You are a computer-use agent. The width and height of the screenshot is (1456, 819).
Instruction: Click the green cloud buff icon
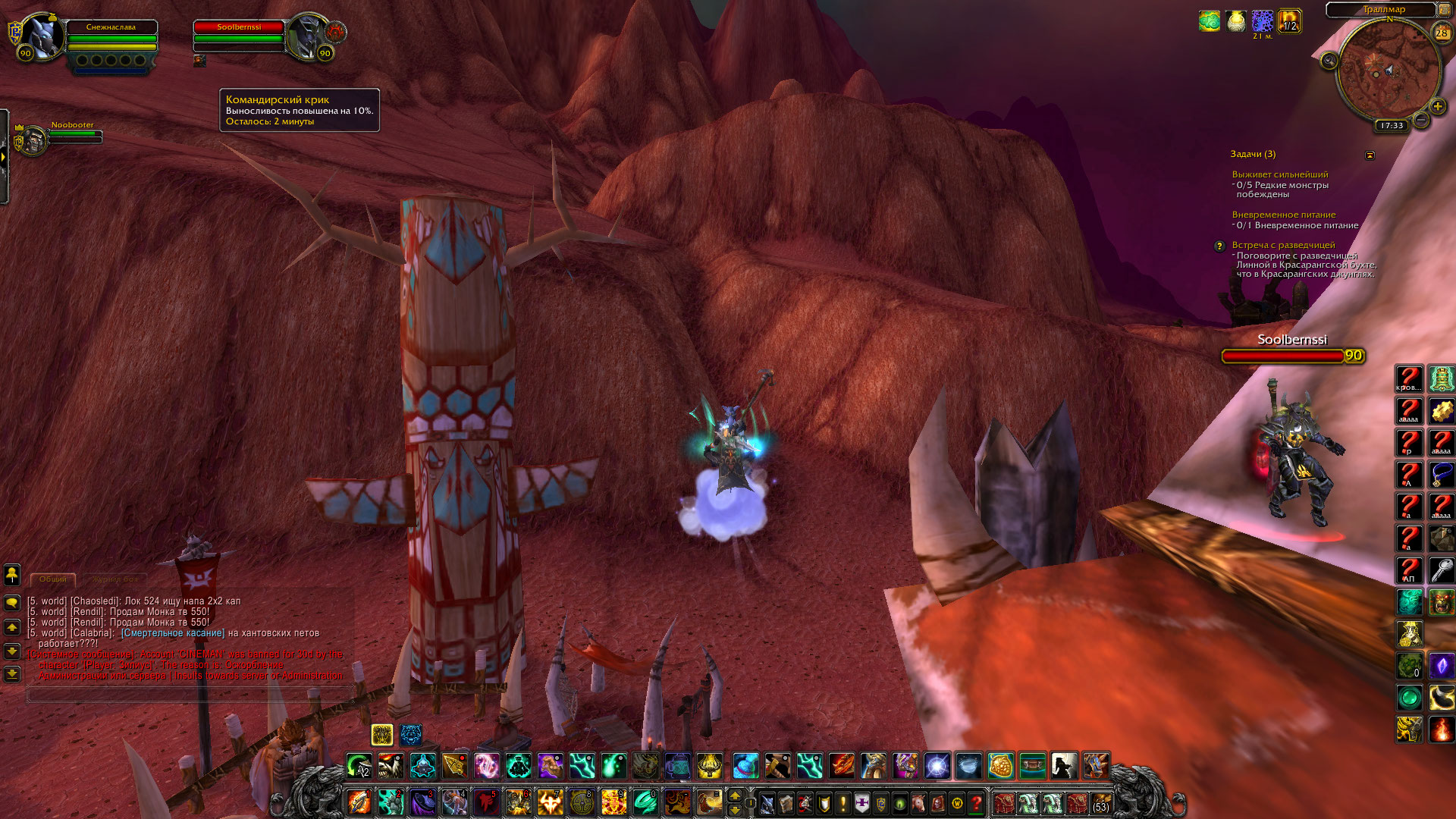tap(1209, 21)
